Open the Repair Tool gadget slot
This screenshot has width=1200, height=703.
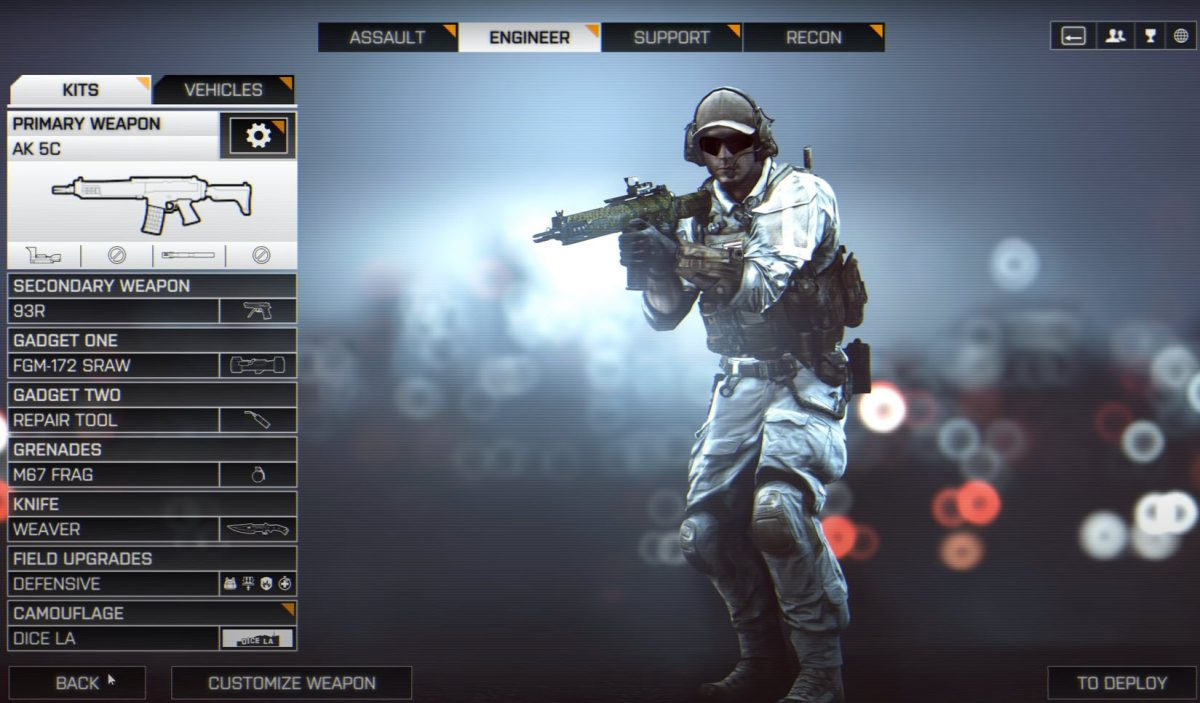pyautogui.click(x=152, y=420)
